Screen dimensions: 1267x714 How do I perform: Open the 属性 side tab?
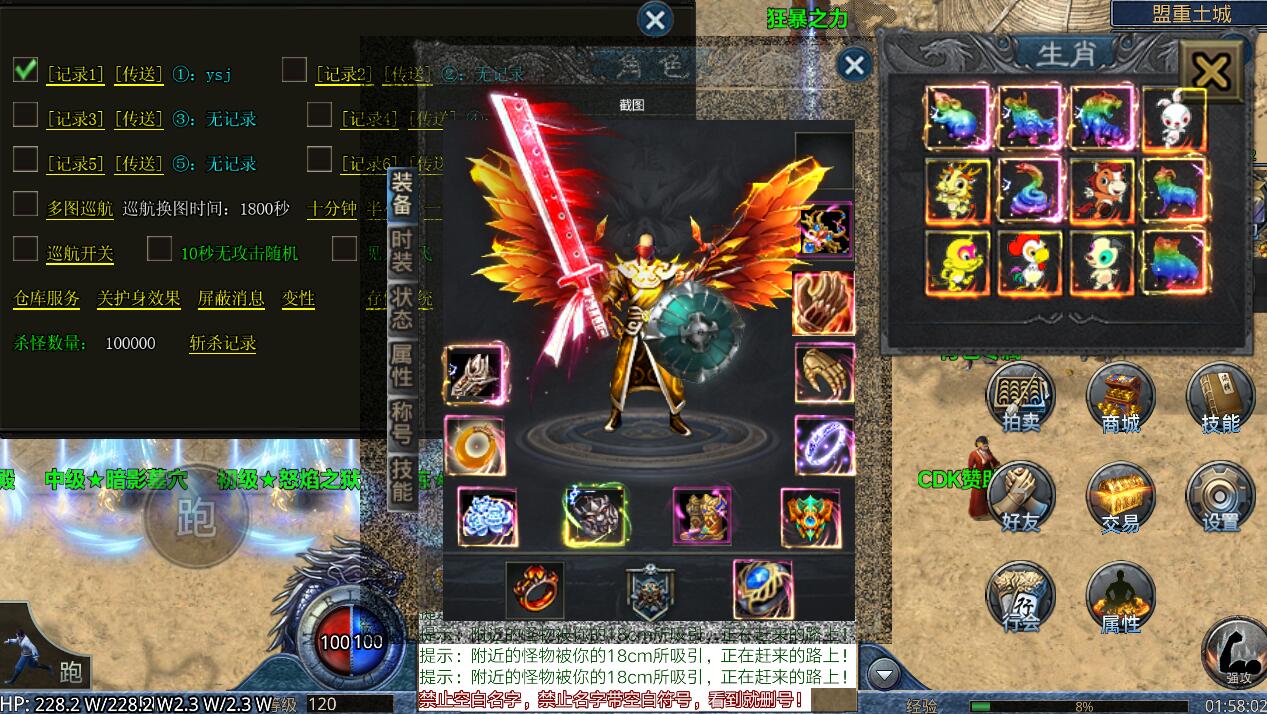pos(402,364)
